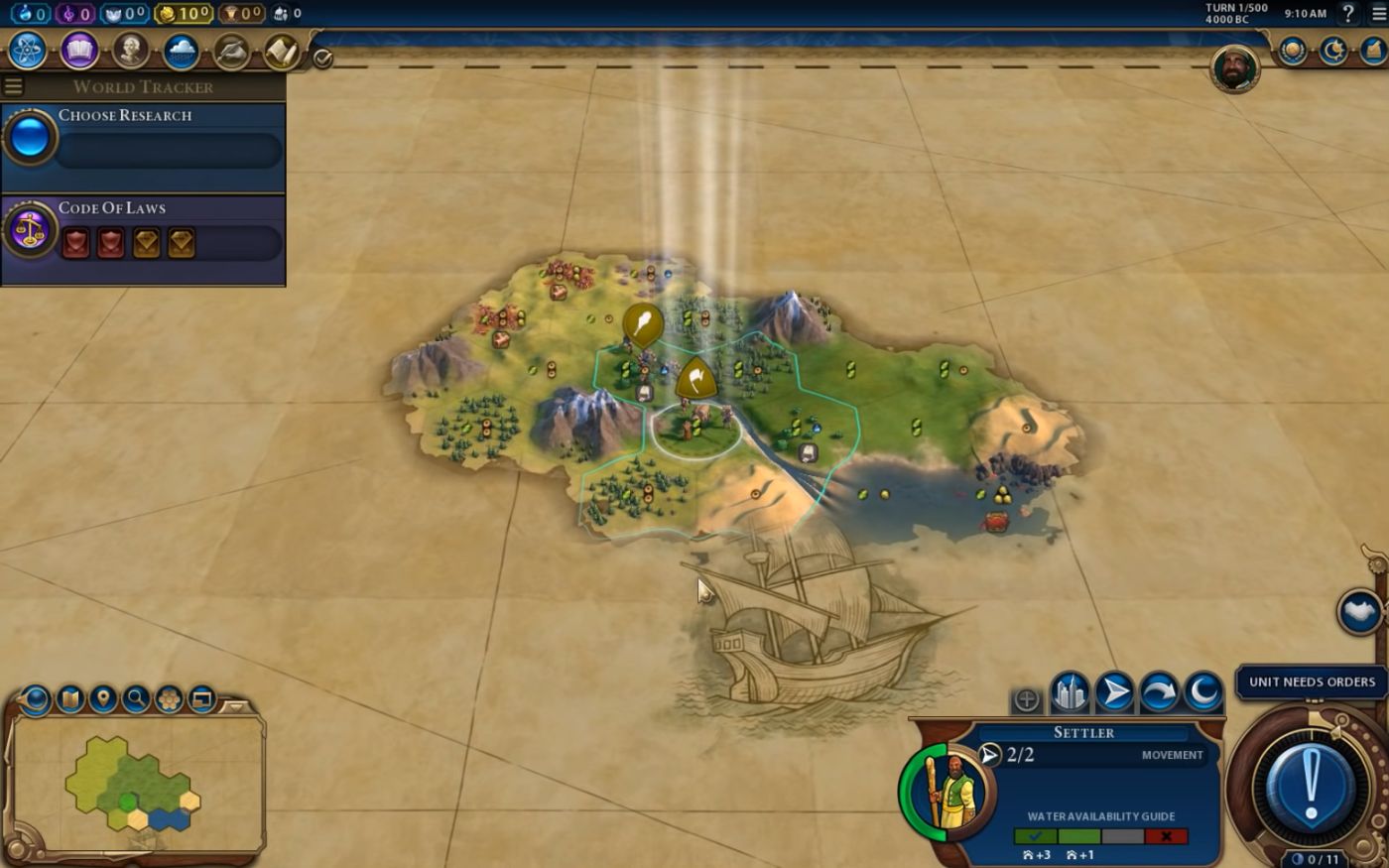Open the minimap search magnifier tool
The height and width of the screenshot is (868, 1389).
136,699
